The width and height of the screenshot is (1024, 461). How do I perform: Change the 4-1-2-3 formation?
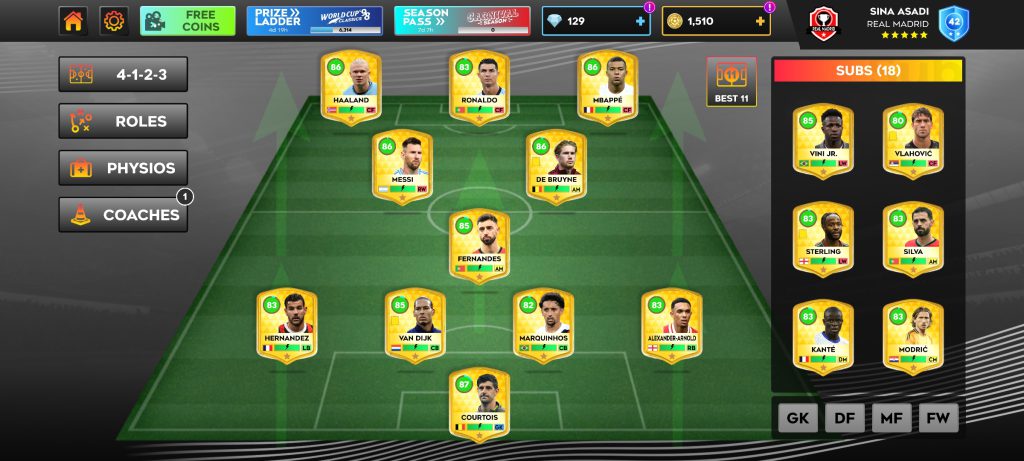pyautogui.click(x=123, y=75)
